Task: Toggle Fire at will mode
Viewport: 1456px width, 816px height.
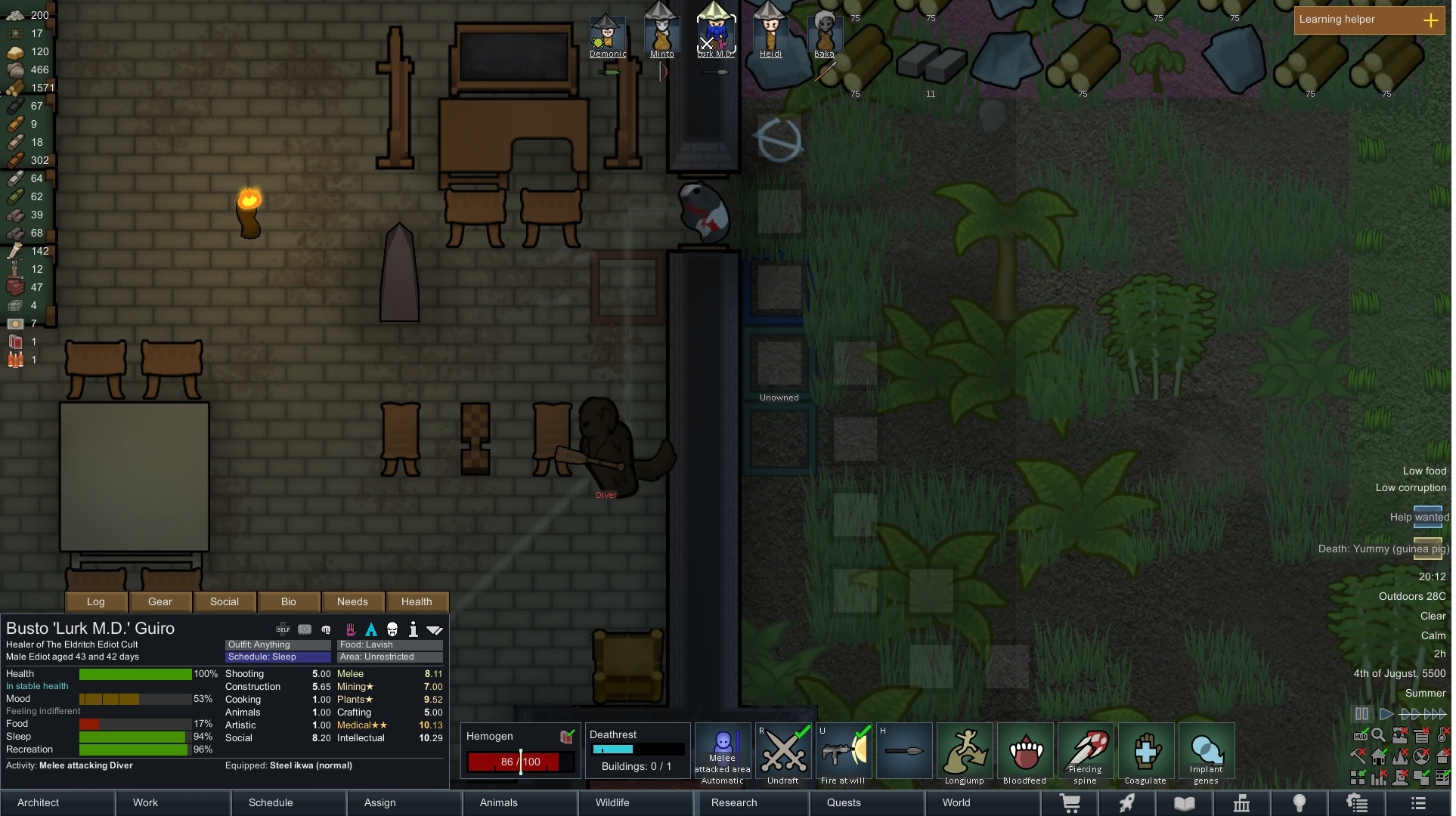Action: pyautogui.click(x=844, y=752)
